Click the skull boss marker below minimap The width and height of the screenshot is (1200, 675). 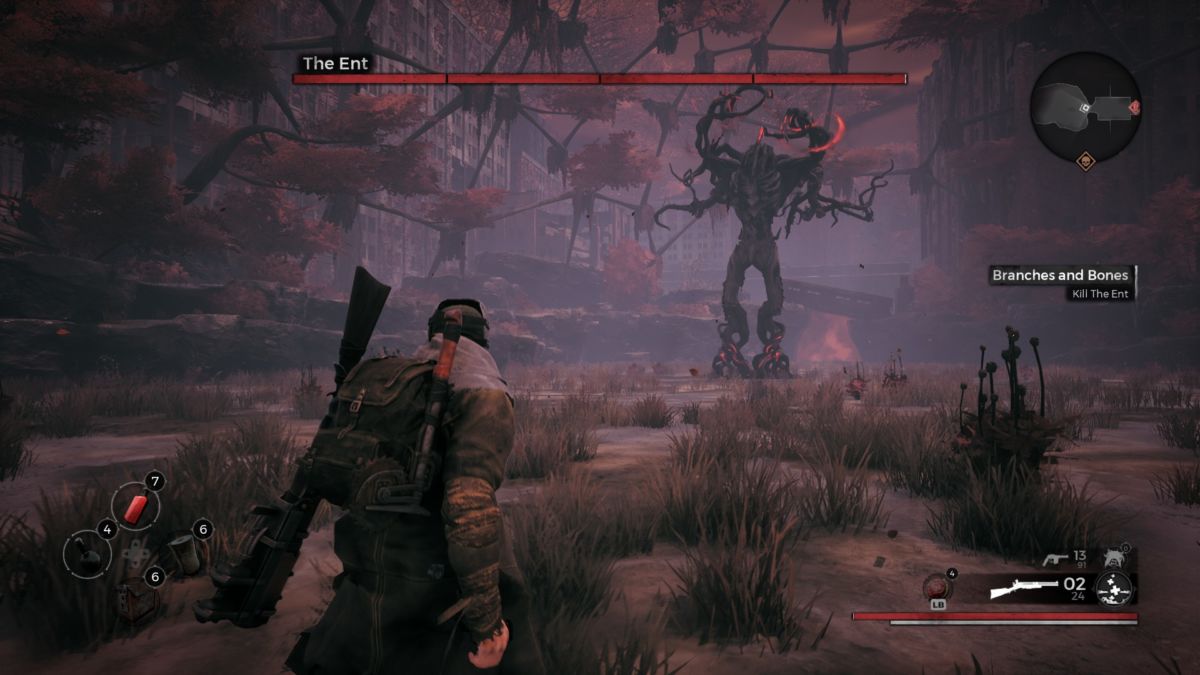[1085, 160]
